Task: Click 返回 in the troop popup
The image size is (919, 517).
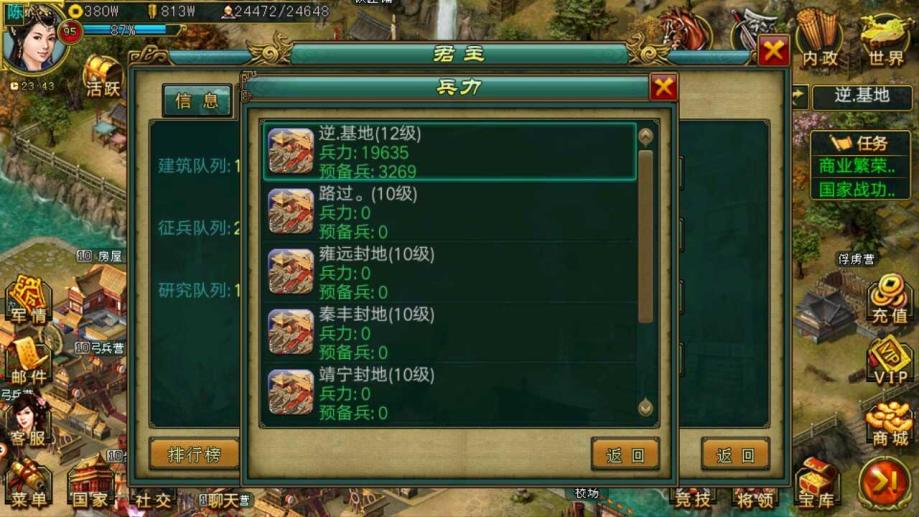Action: tap(625, 455)
